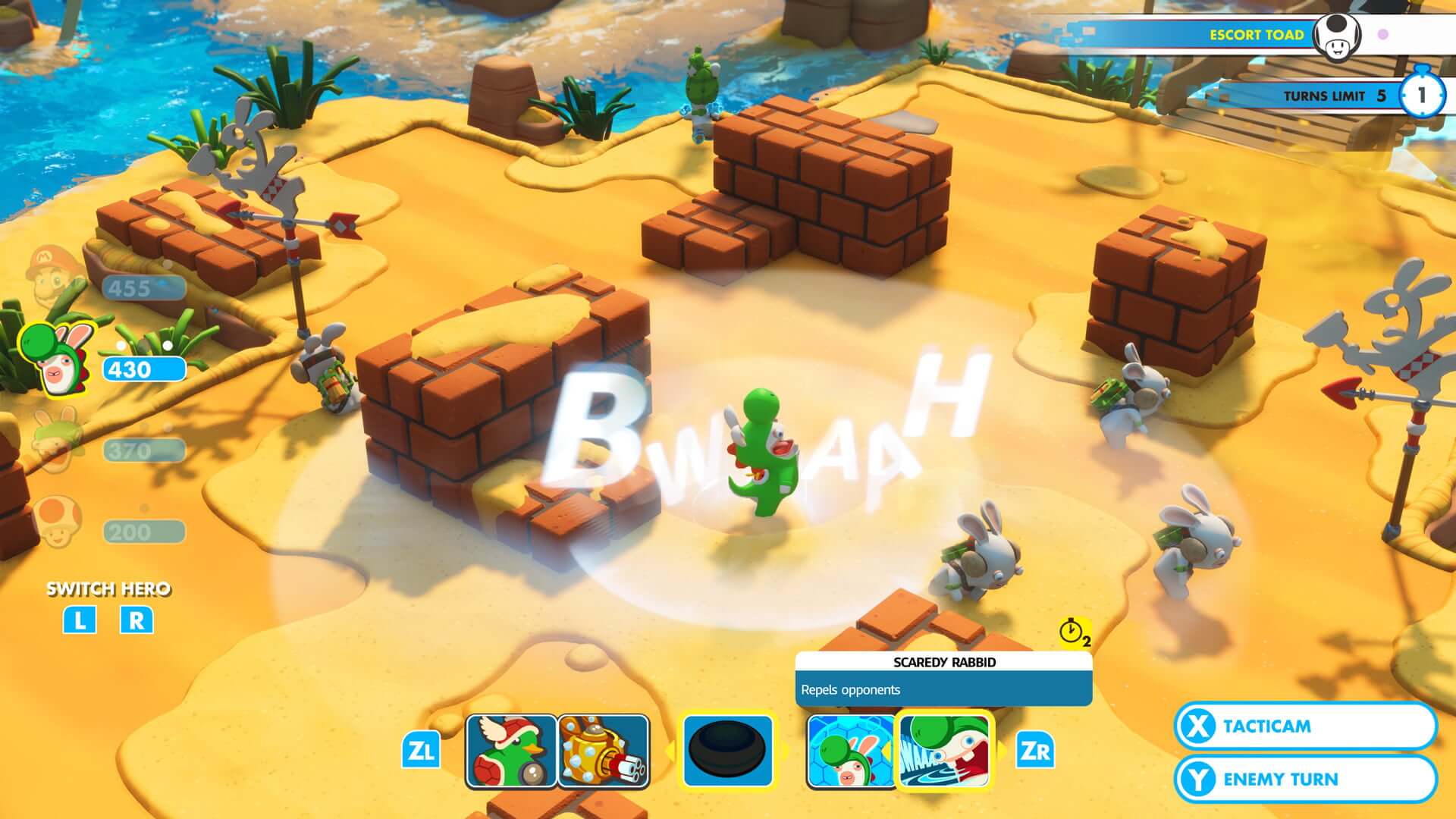The height and width of the screenshot is (819, 1456).
Task: Click the SCAREDY RABBID tooltip header
Action: tap(943, 661)
